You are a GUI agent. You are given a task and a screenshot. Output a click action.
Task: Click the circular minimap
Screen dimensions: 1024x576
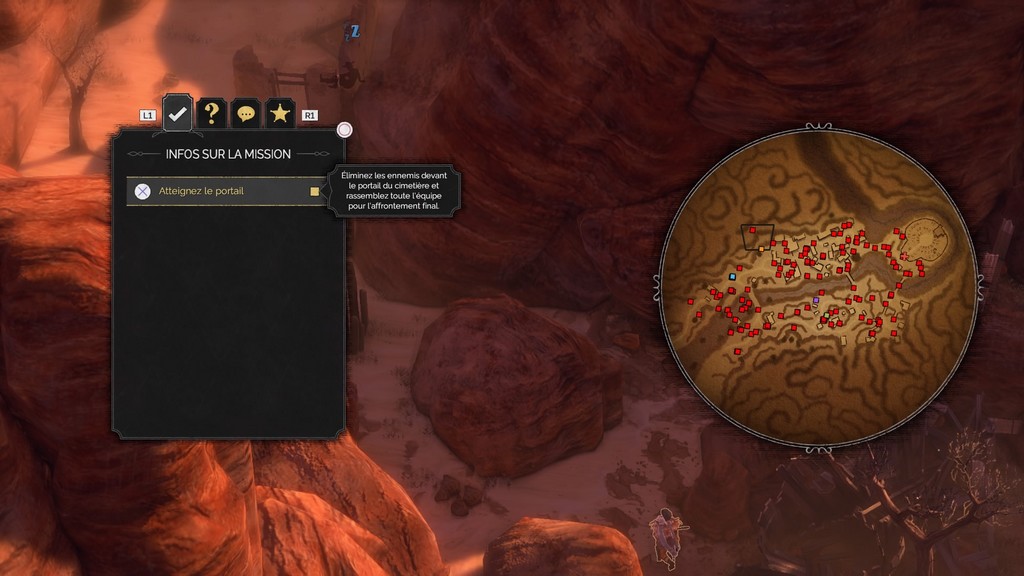point(817,287)
